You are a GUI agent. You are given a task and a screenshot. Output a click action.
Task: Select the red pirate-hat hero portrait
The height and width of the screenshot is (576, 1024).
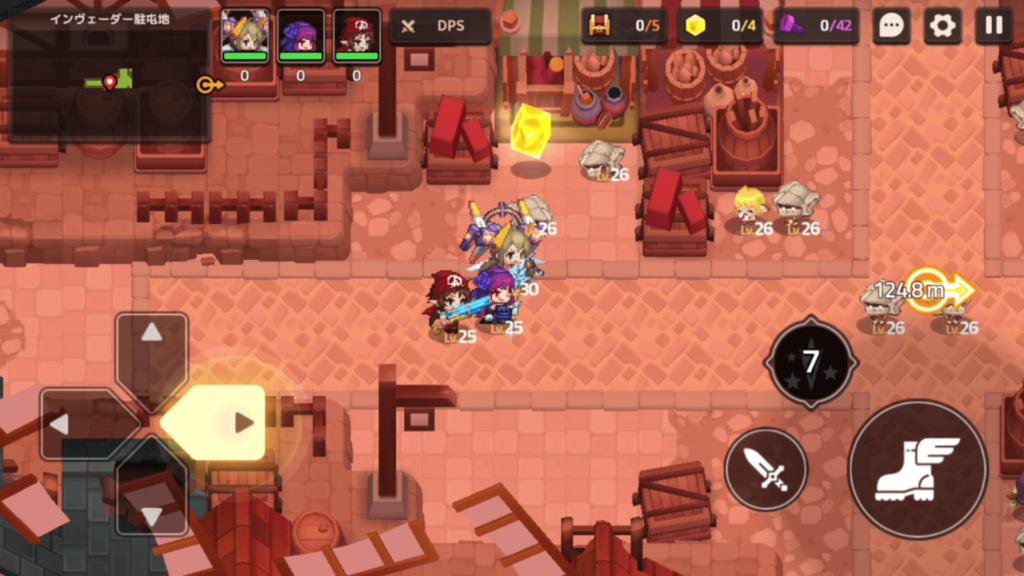[356, 36]
